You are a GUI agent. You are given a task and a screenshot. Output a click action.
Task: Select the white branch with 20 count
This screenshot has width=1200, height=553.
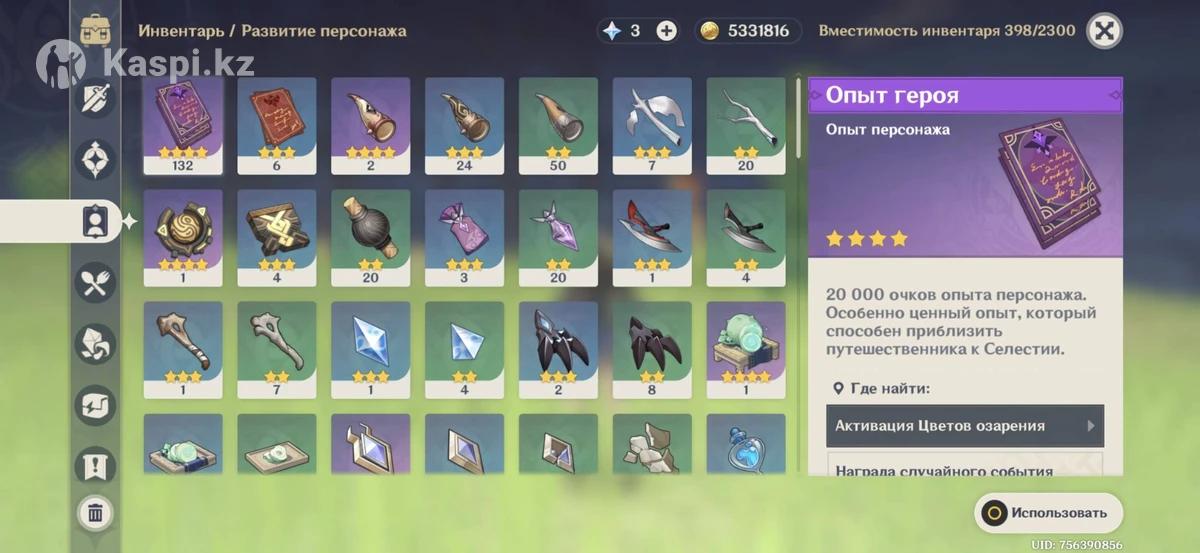click(746, 121)
